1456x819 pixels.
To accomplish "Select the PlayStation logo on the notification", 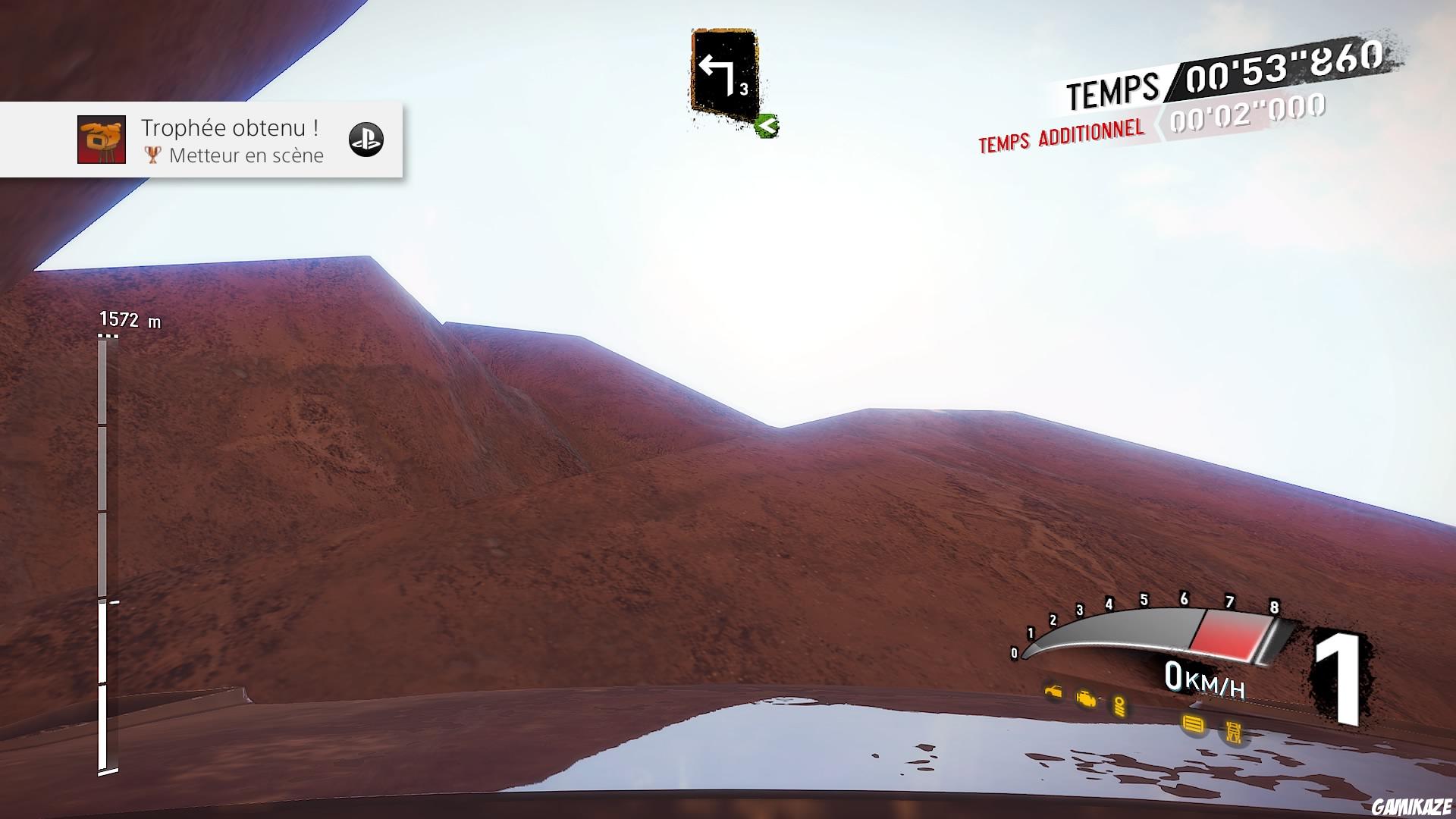I will click(x=366, y=140).
